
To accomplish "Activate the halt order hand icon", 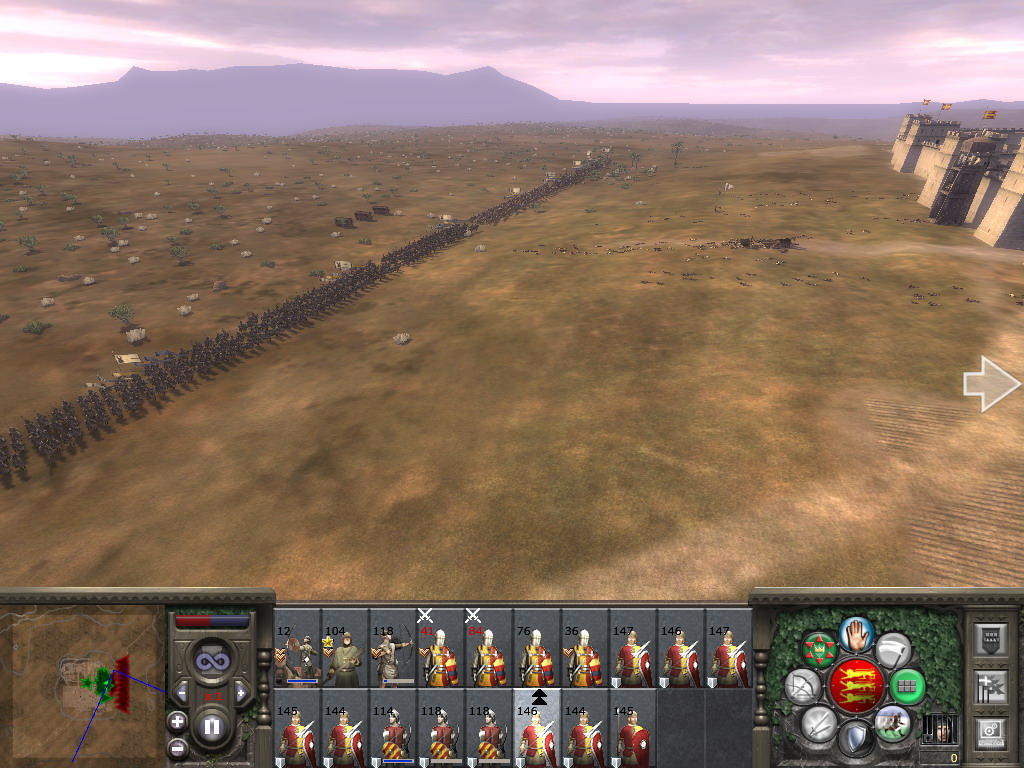I will click(856, 633).
